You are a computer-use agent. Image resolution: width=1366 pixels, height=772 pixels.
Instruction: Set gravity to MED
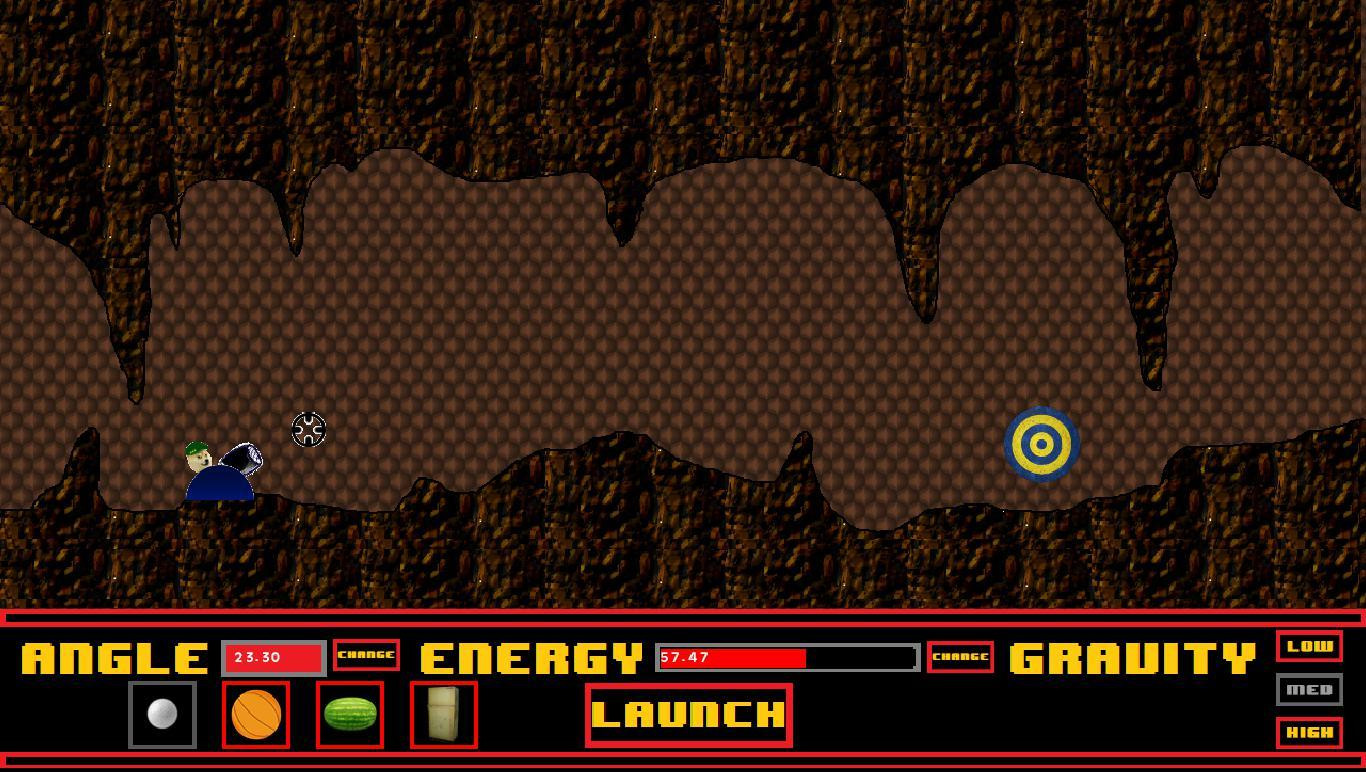click(1310, 690)
